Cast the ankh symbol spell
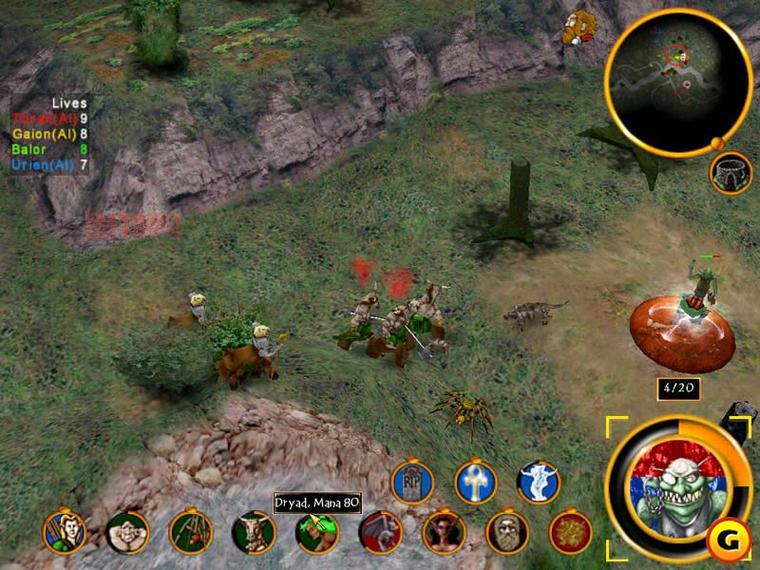Viewport: 760px width, 570px height. [475, 482]
